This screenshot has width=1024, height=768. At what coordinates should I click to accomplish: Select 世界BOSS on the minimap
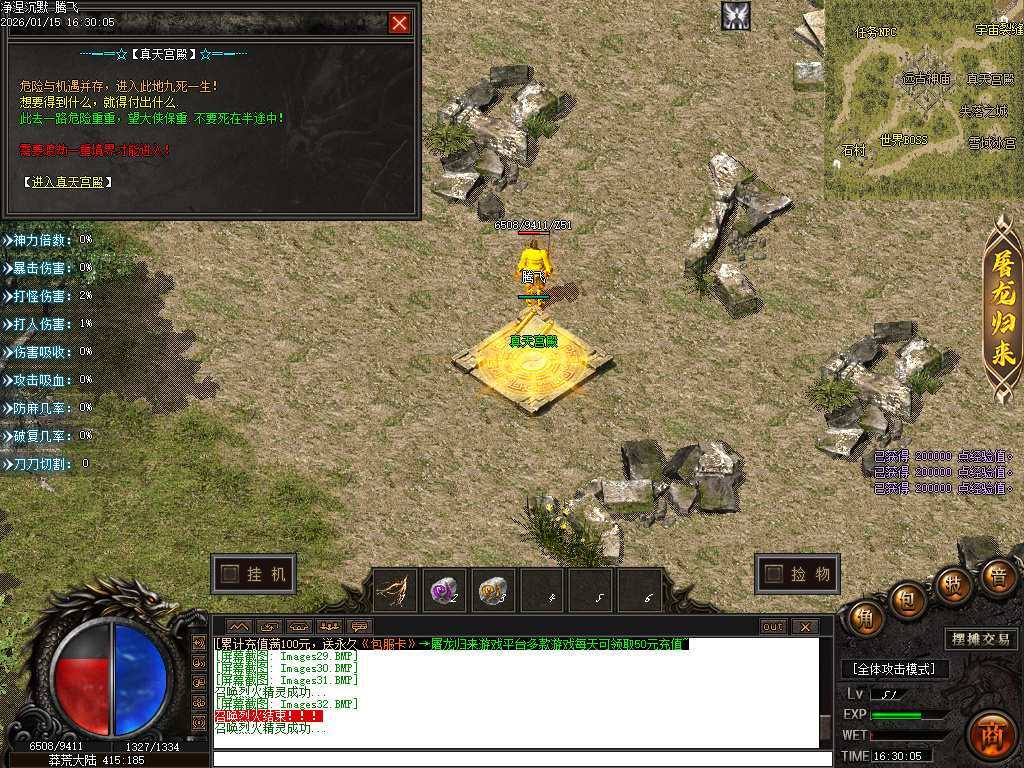click(903, 140)
